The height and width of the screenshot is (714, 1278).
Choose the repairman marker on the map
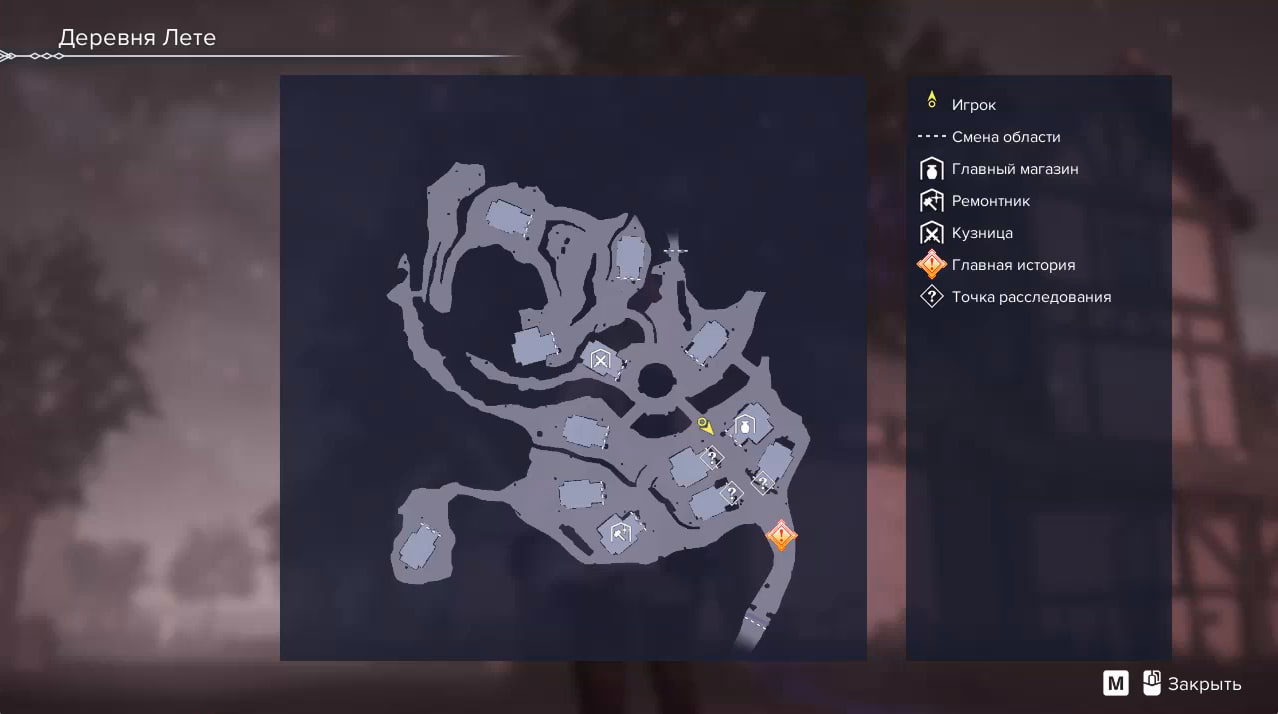(x=619, y=532)
